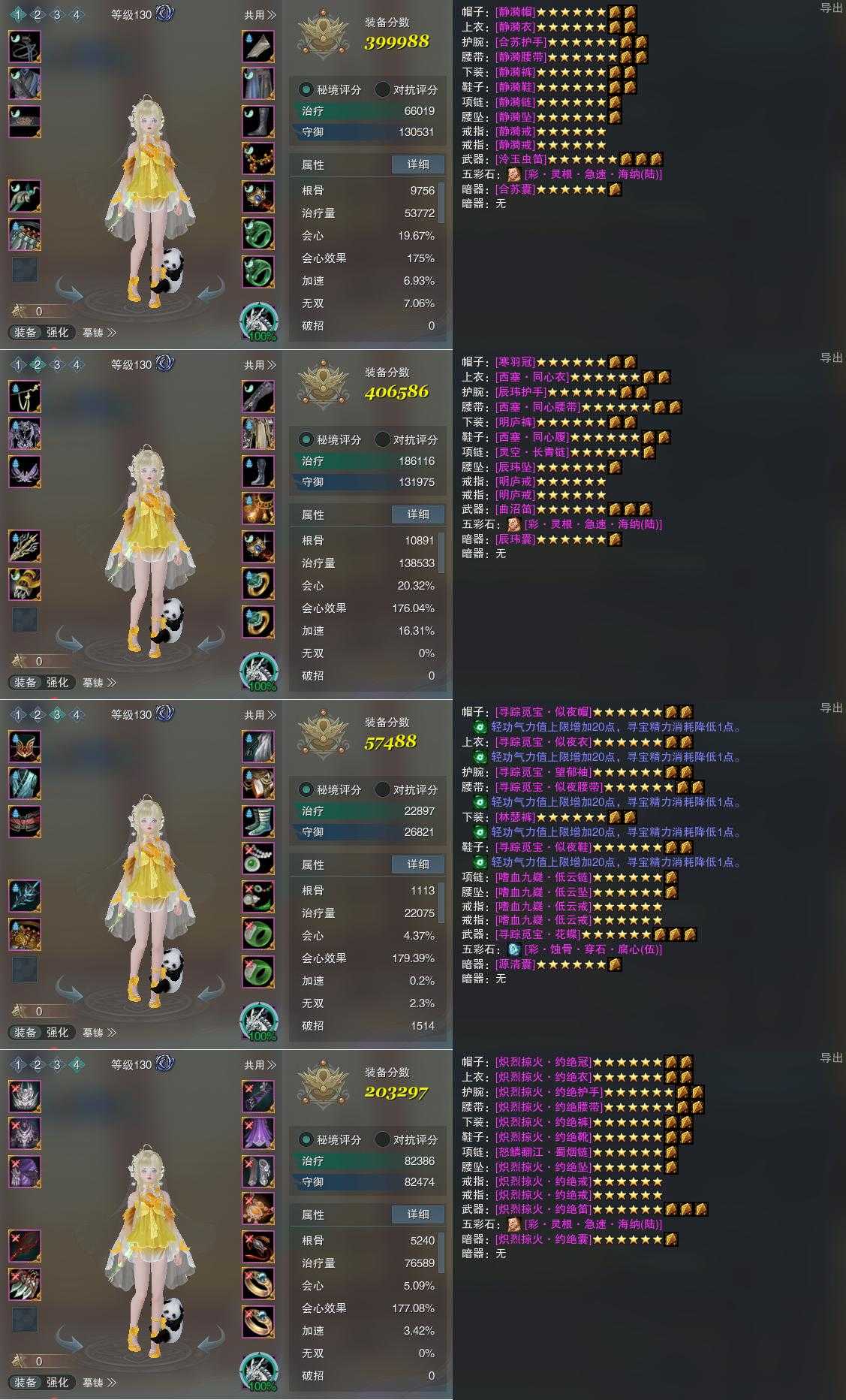
Task: Click 导出 beside the 炽烈掠火 equipment list
Action: 831,1058
